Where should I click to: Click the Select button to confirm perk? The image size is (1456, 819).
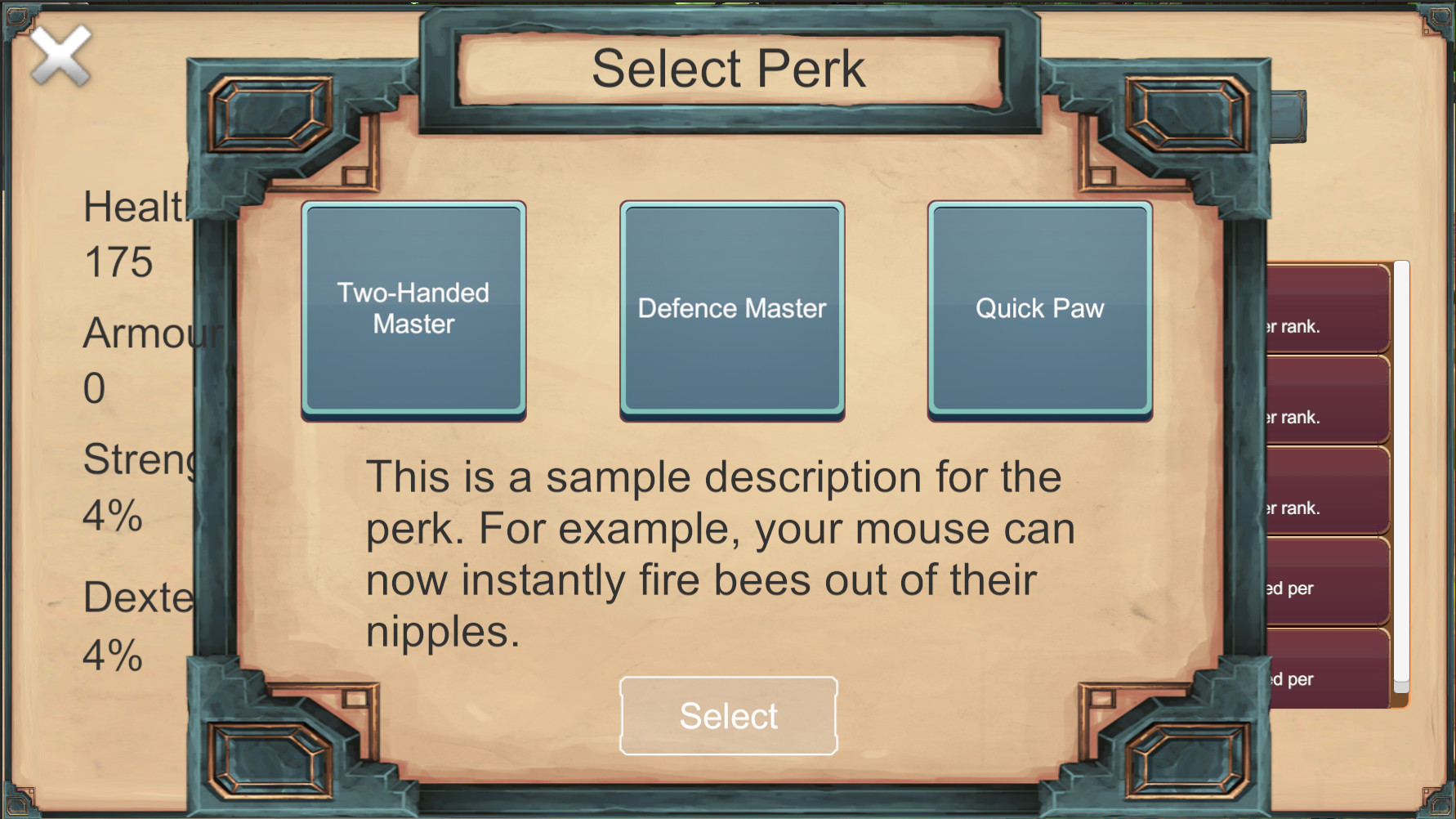point(728,715)
